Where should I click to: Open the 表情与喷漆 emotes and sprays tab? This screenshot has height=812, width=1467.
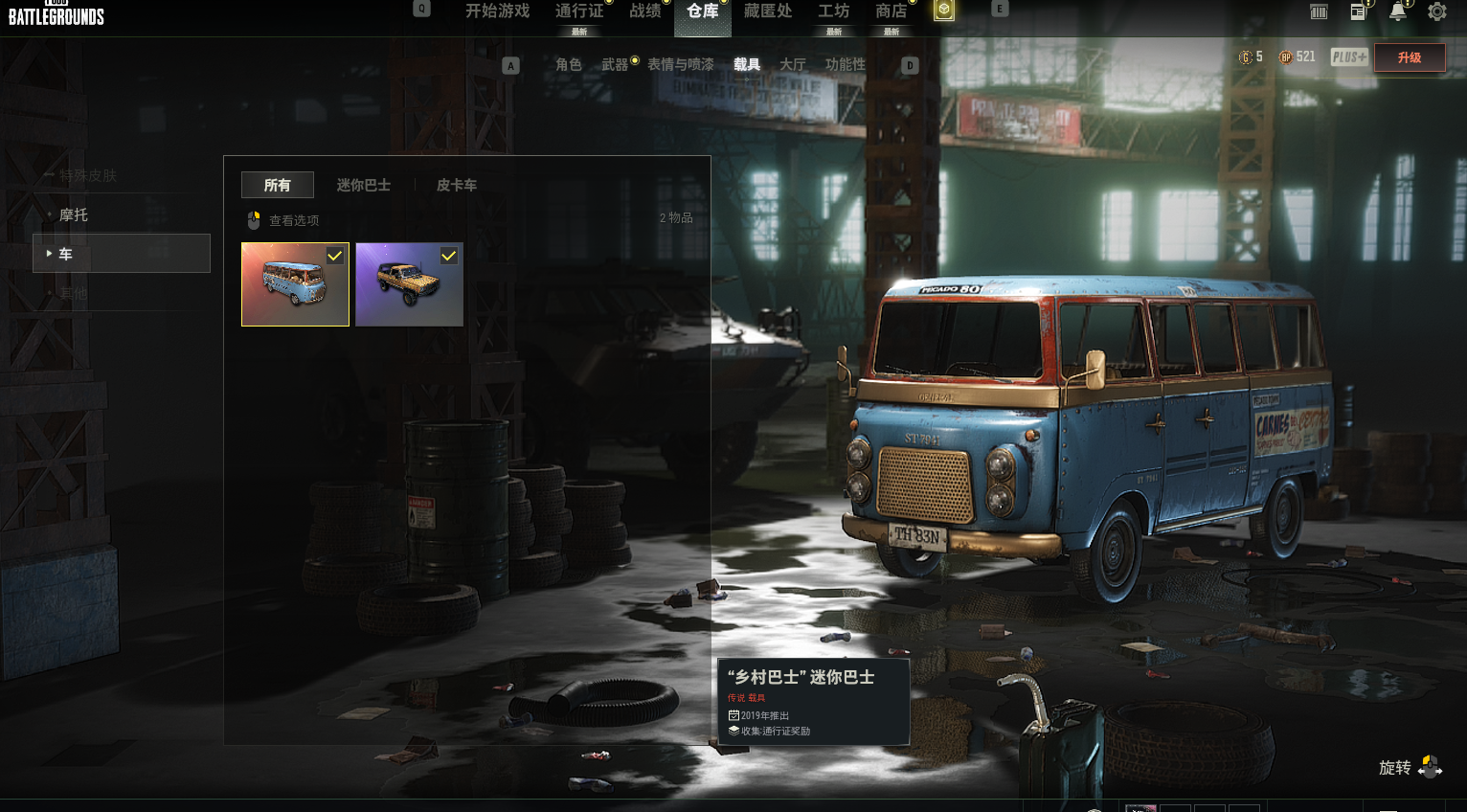pos(681,64)
